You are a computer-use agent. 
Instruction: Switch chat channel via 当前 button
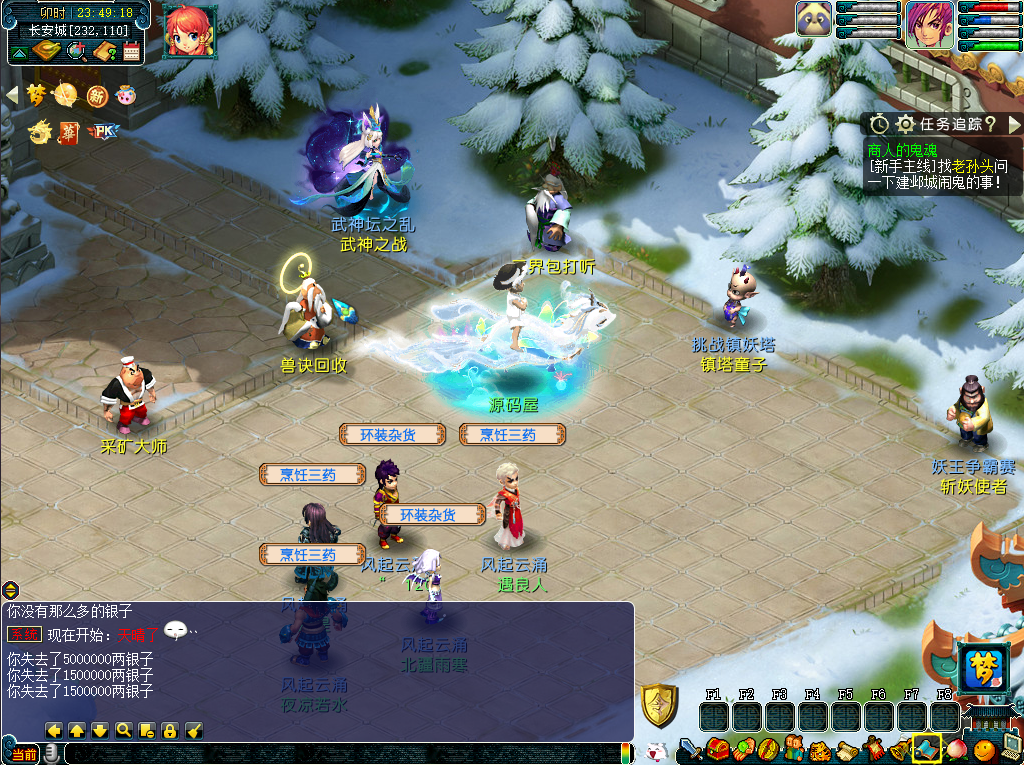[x=24, y=753]
